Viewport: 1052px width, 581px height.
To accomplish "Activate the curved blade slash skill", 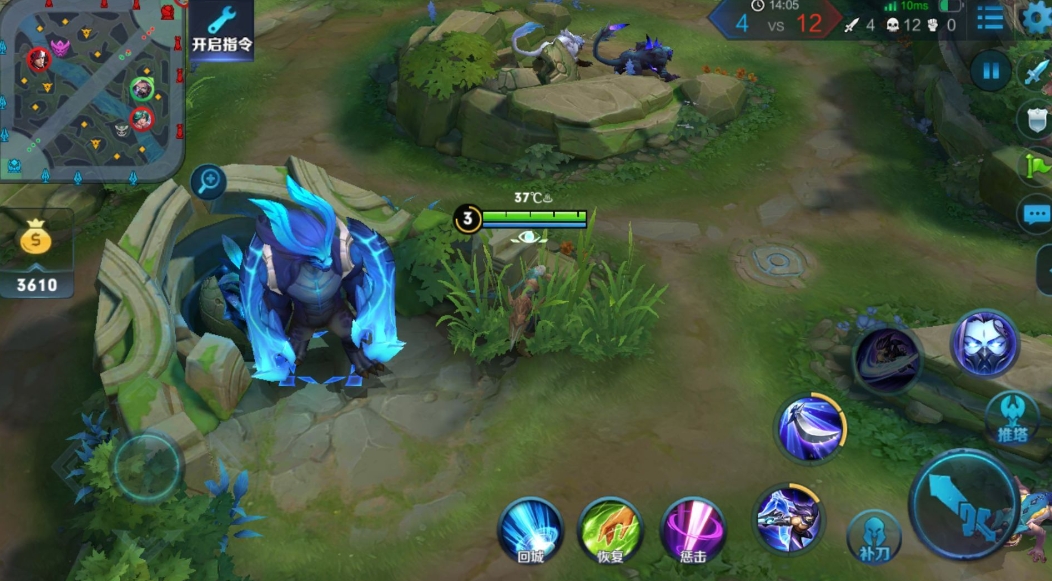I will click(811, 426).
